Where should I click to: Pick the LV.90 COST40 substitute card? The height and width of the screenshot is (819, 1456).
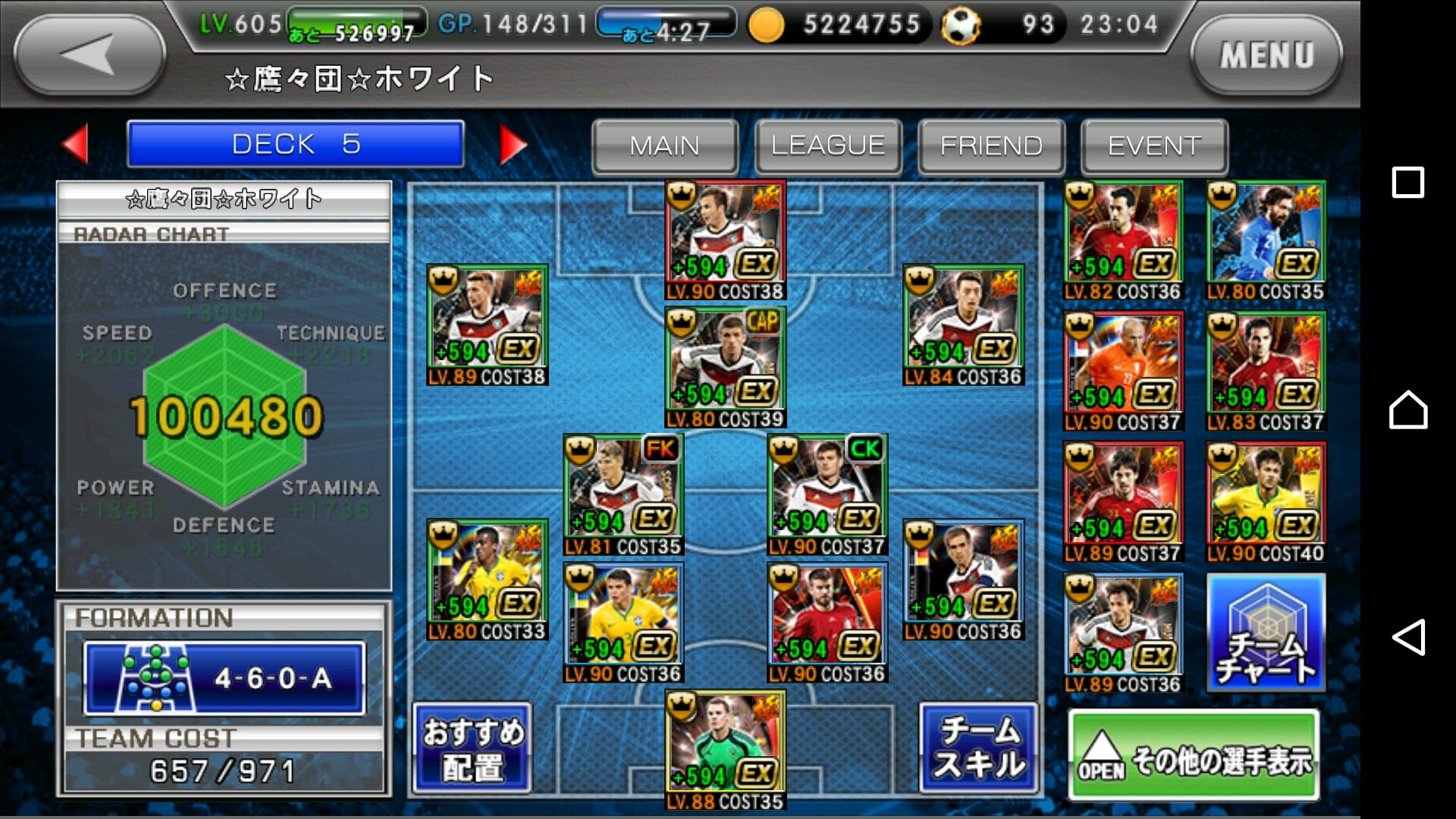[1266, 502]
